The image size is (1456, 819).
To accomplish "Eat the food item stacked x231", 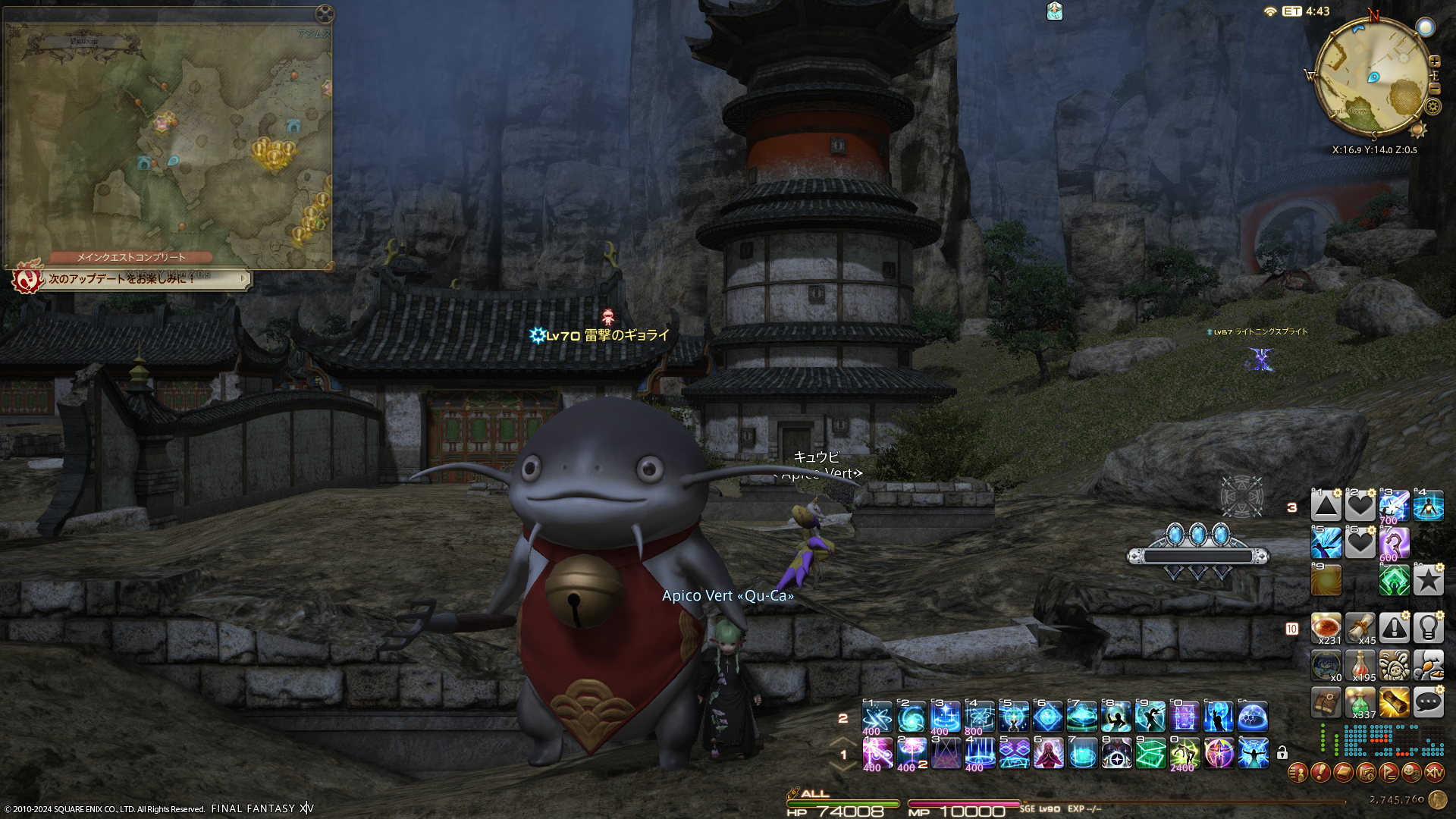I will pos(1326,628).
